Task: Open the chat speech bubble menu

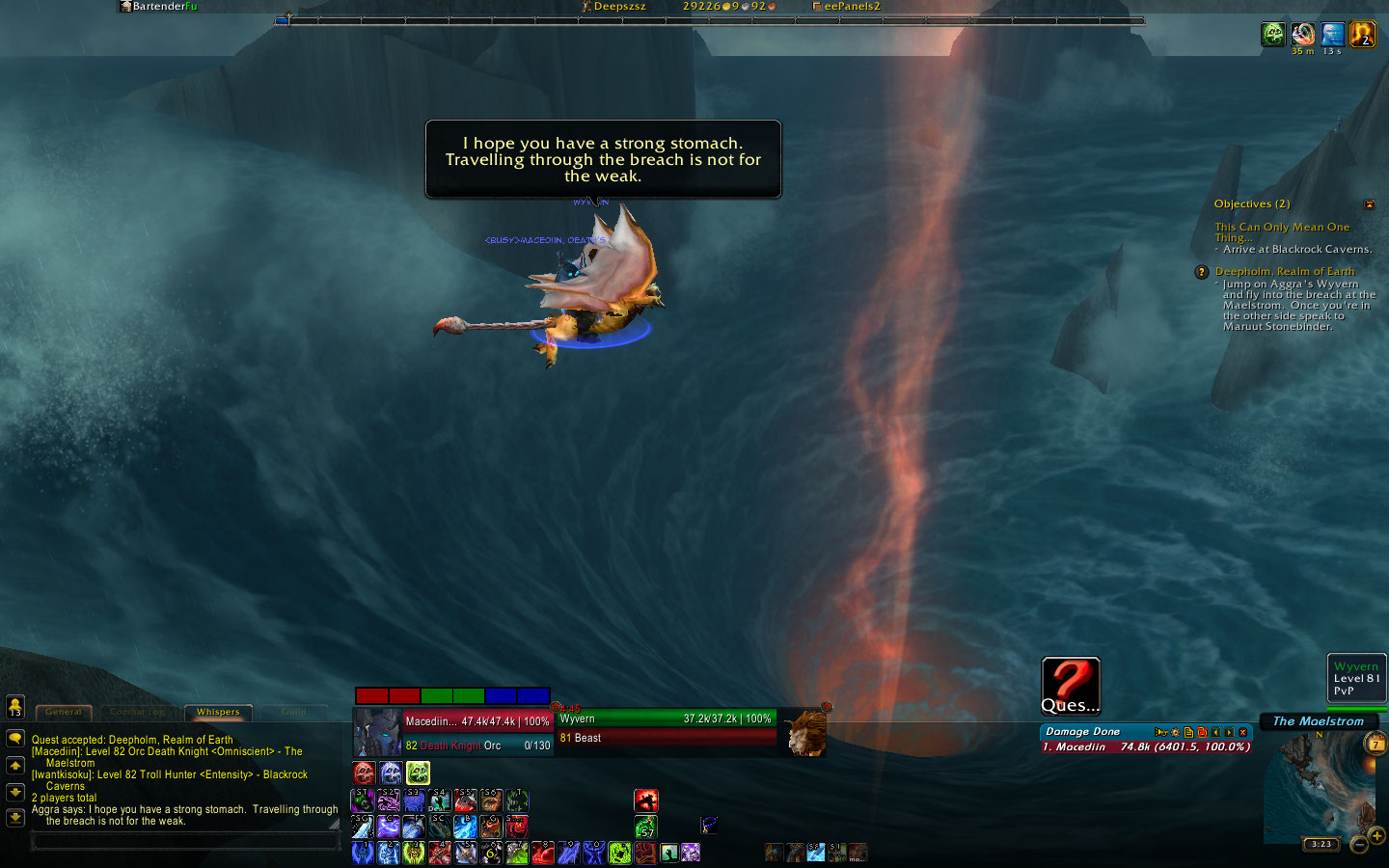Action: click(x=15, y=739)
